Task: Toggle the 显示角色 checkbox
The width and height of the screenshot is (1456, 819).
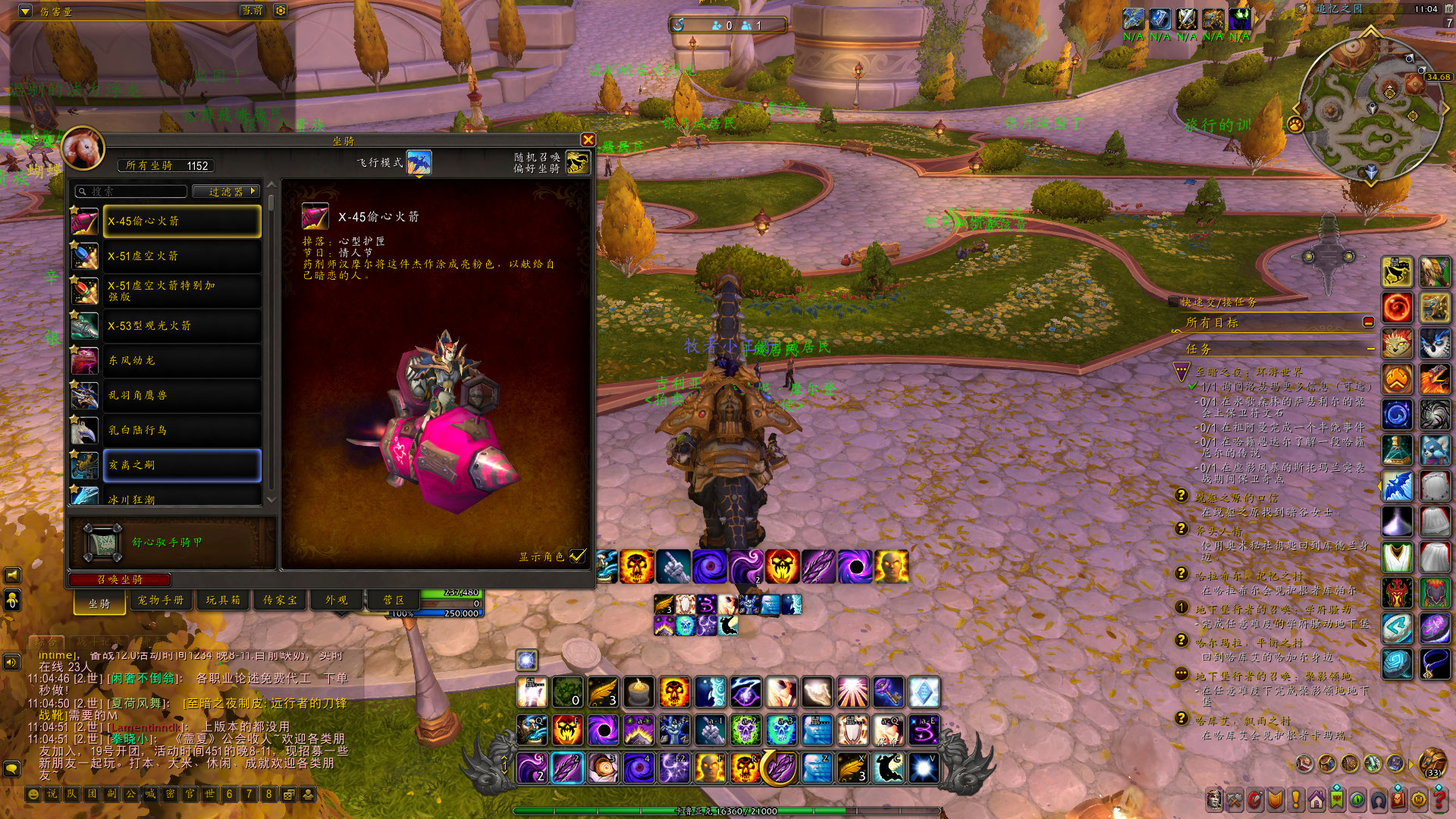Action: pos(578,556)
